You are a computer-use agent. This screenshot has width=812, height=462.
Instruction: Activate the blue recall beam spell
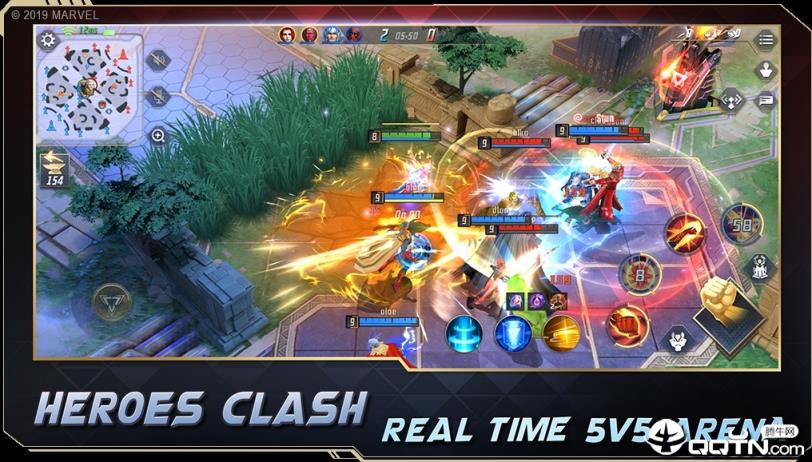(x=464, y=333)
